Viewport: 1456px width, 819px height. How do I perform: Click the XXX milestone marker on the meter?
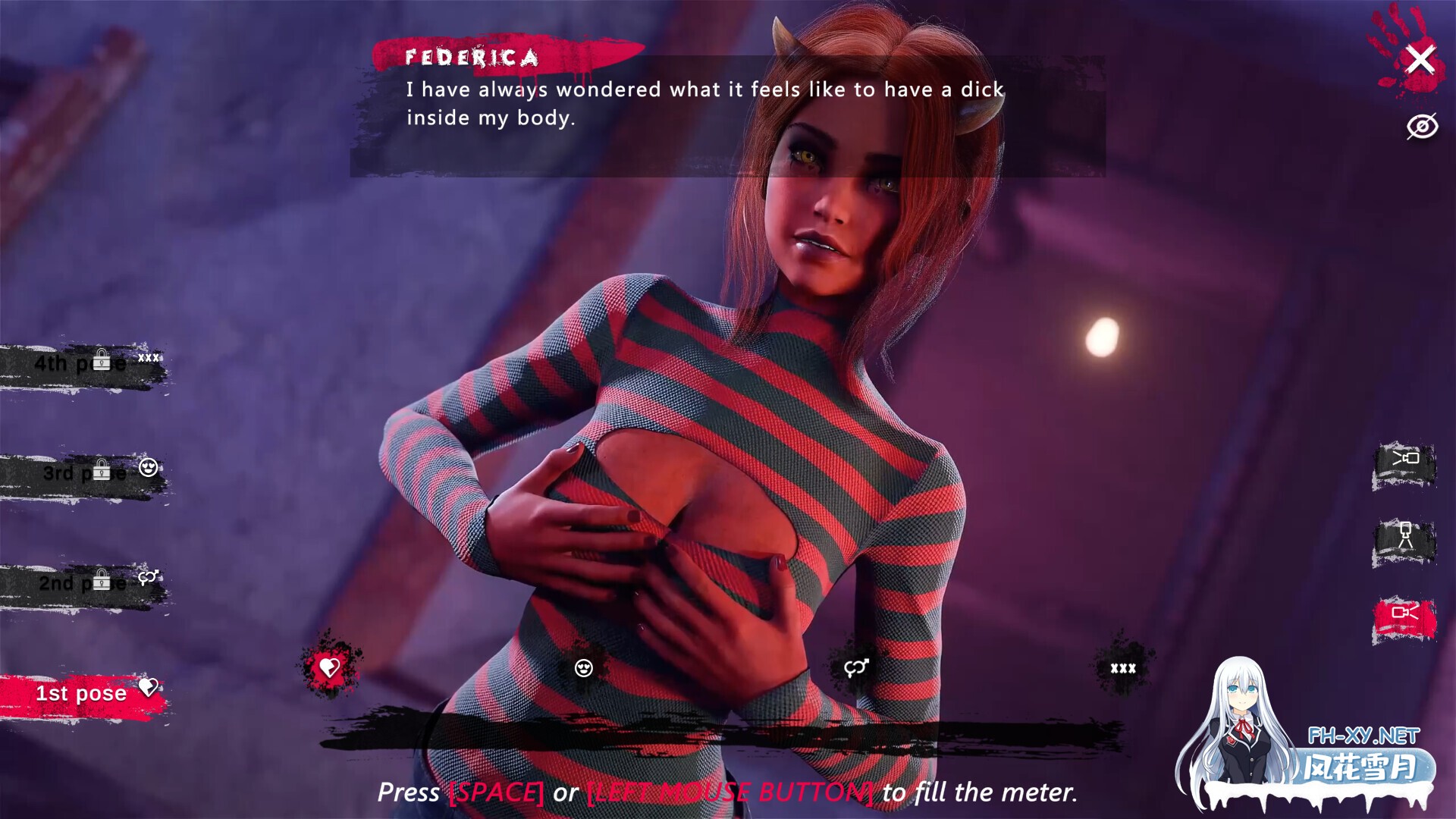click(1122, 667)
